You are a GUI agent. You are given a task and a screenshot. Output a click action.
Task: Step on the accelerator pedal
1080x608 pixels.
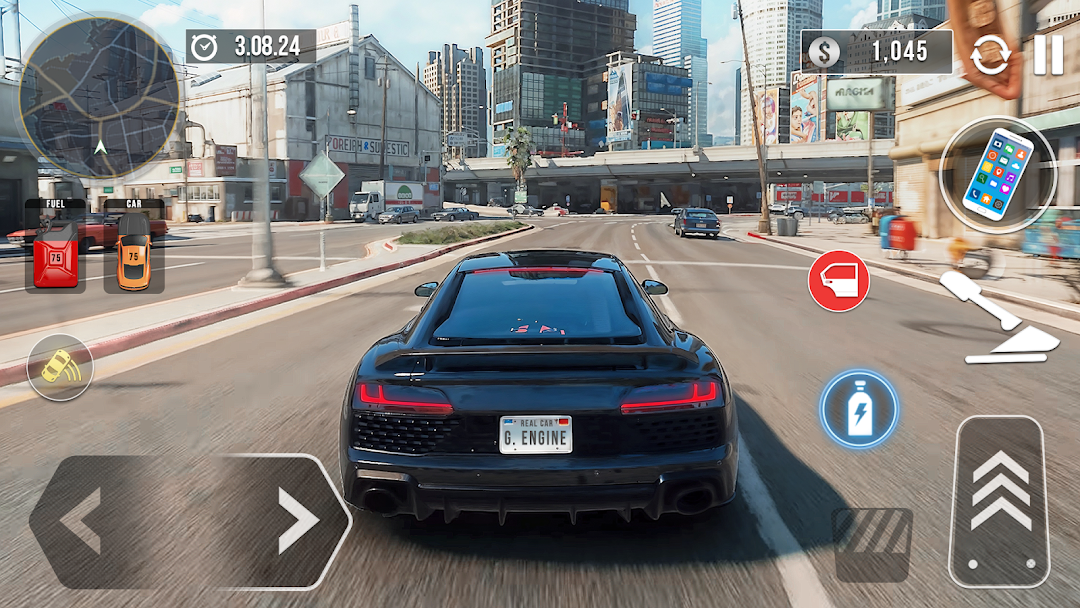pyautogui.click(x=999, y=501)
